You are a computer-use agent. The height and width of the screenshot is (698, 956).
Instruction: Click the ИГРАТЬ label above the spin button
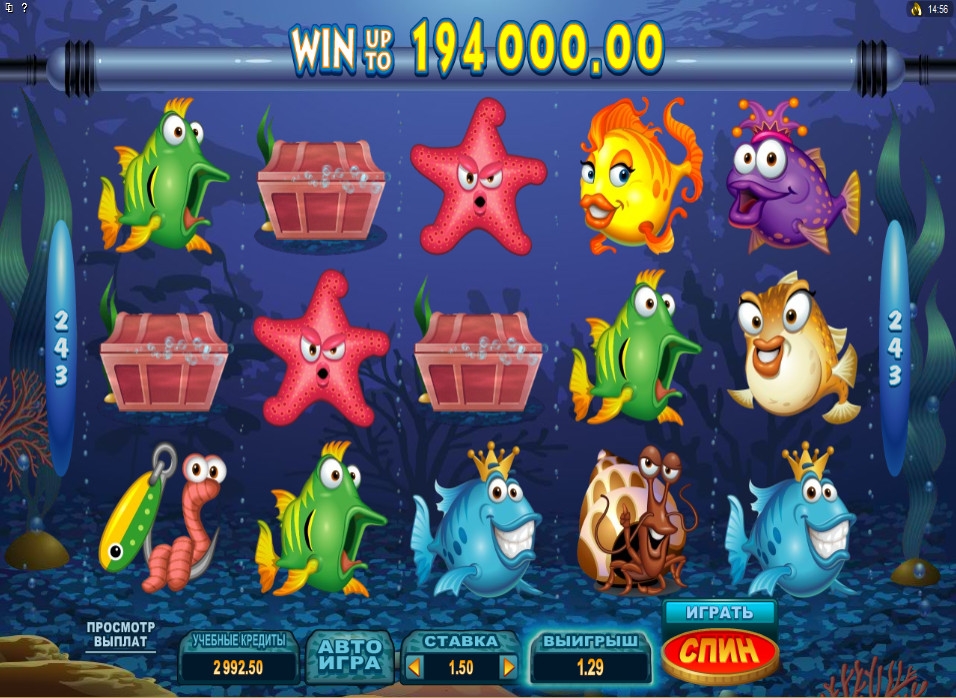tap(720, 612)
